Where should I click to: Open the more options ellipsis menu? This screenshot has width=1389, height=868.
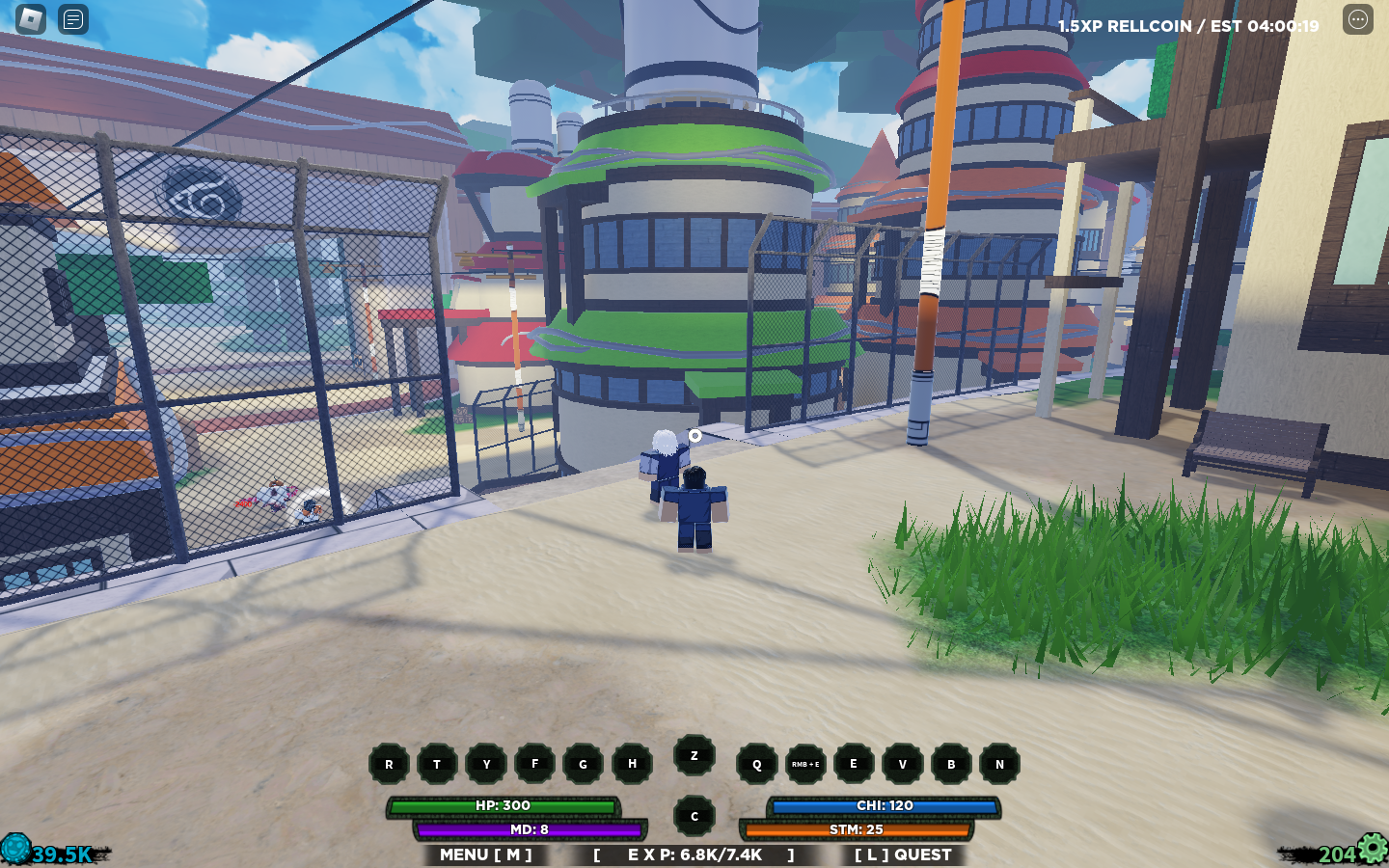pos(1358,18)
